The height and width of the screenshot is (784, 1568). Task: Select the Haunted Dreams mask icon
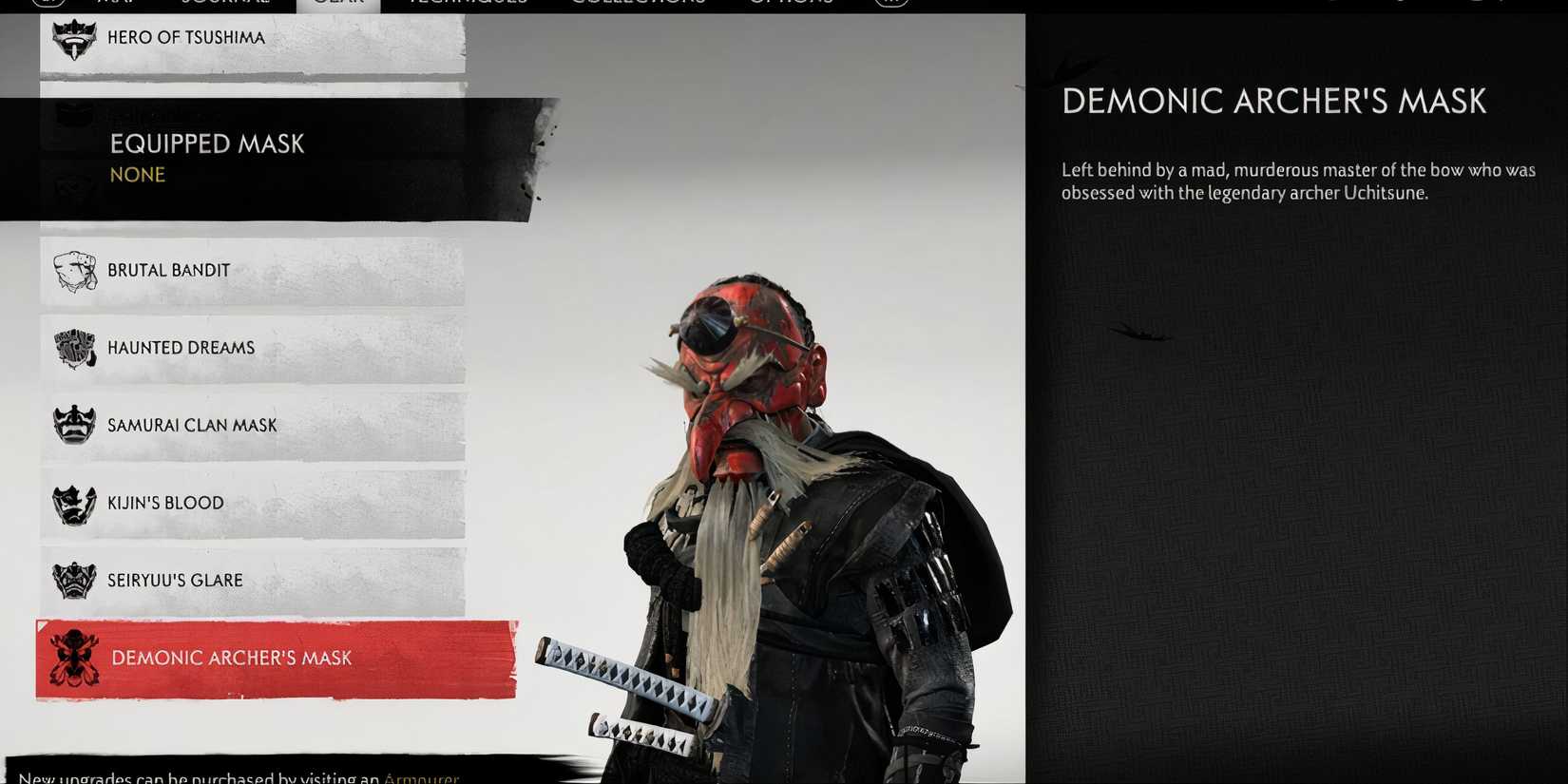tap(71, 348)
